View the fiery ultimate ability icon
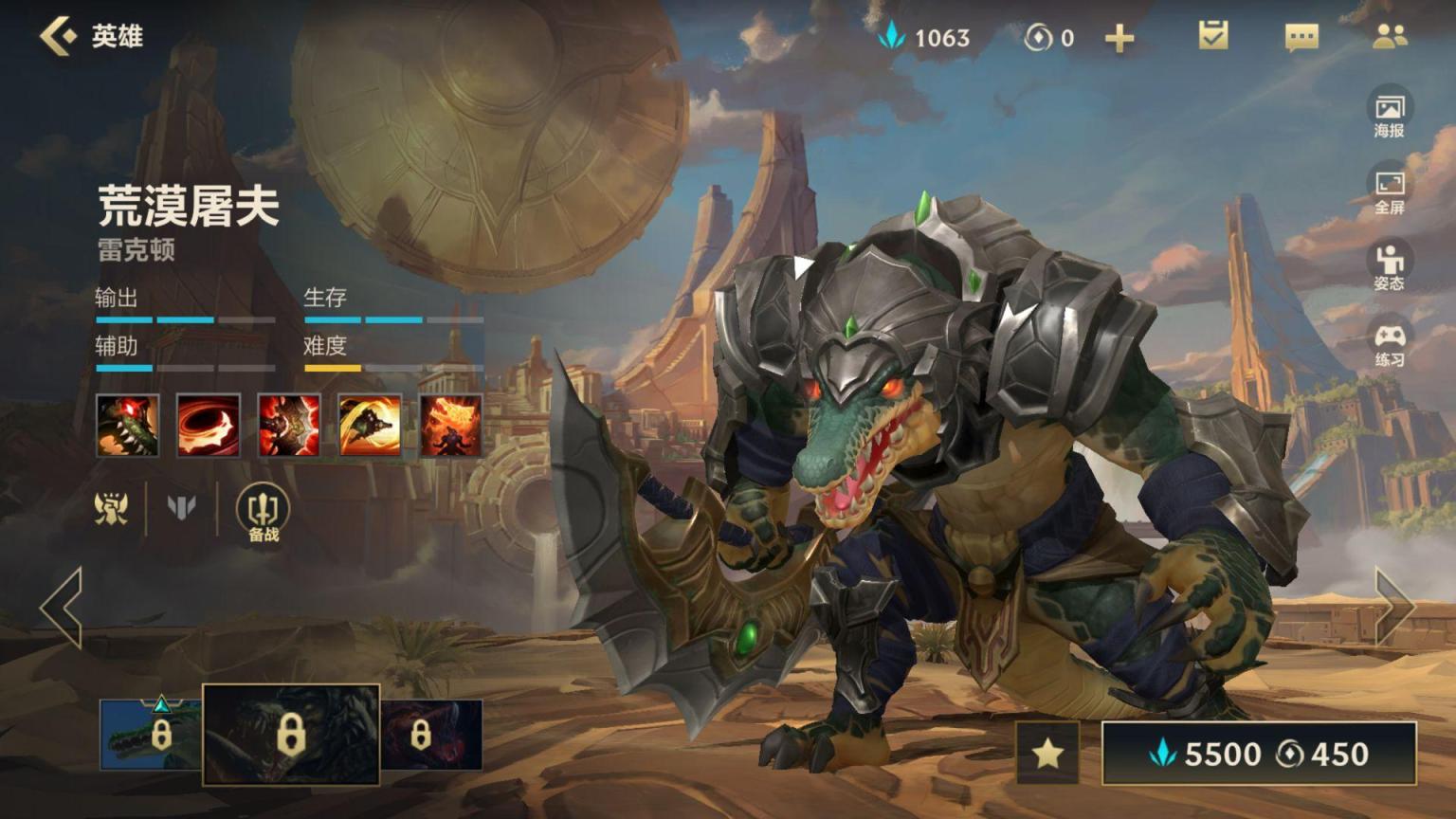Image resolution: width=1456 pixels, height=819 pixels. click(x=450, y=426)
